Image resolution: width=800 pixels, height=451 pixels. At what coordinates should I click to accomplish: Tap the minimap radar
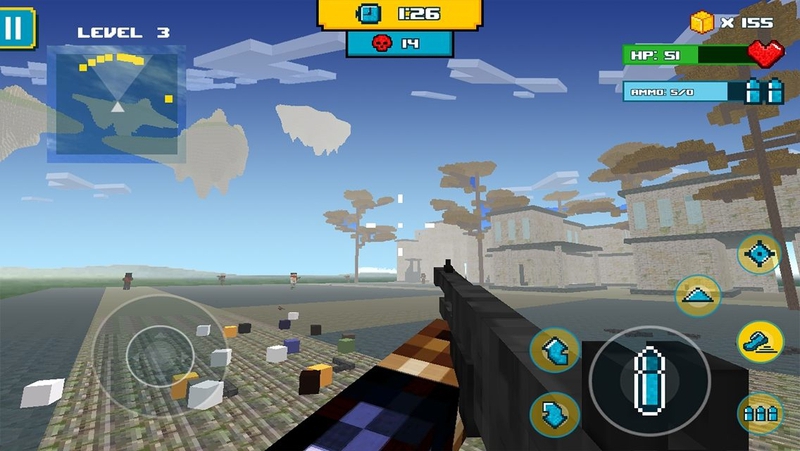click(x=117, y=101)
